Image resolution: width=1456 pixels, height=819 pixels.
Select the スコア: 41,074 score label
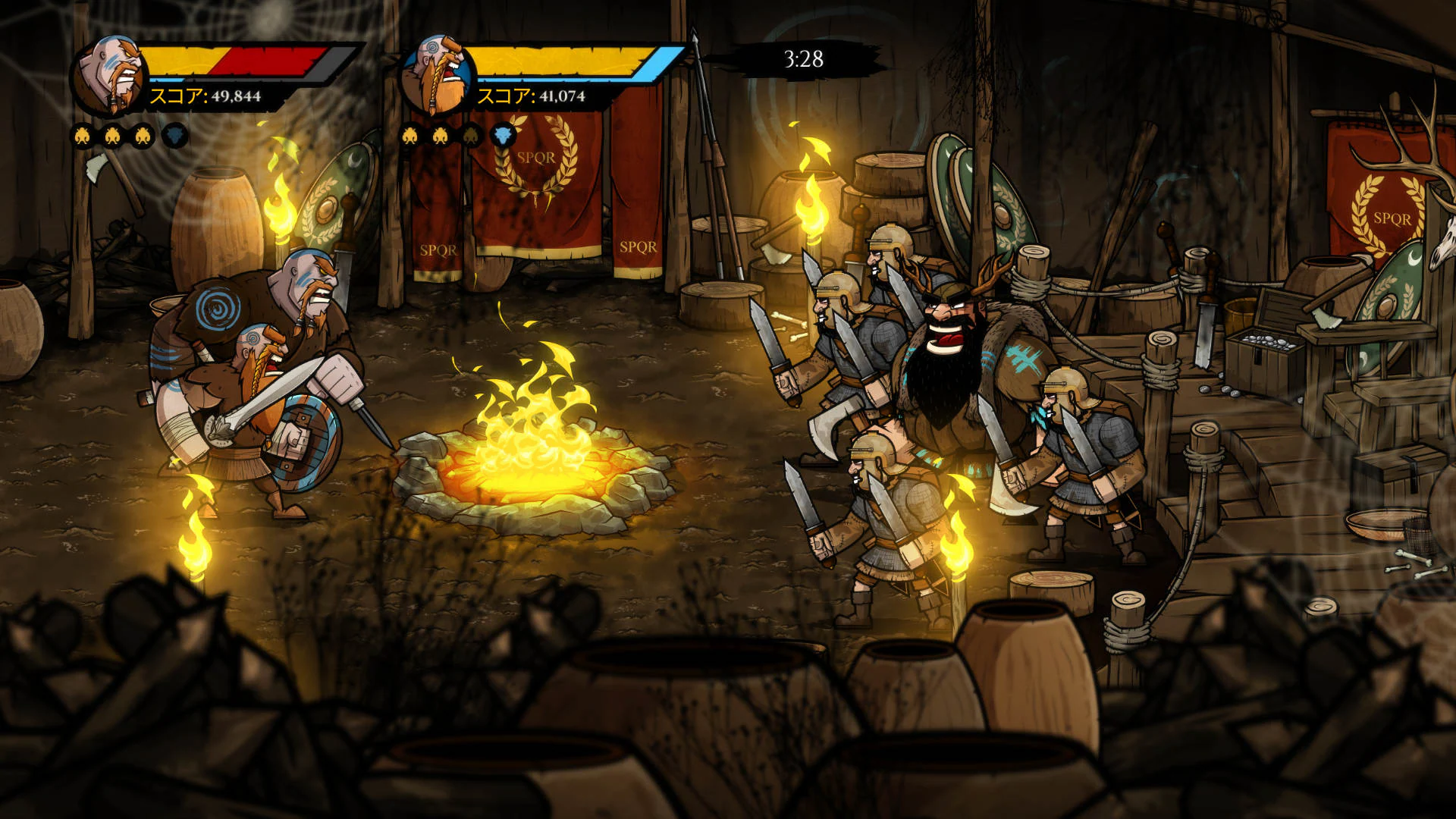tap(531, 96)
